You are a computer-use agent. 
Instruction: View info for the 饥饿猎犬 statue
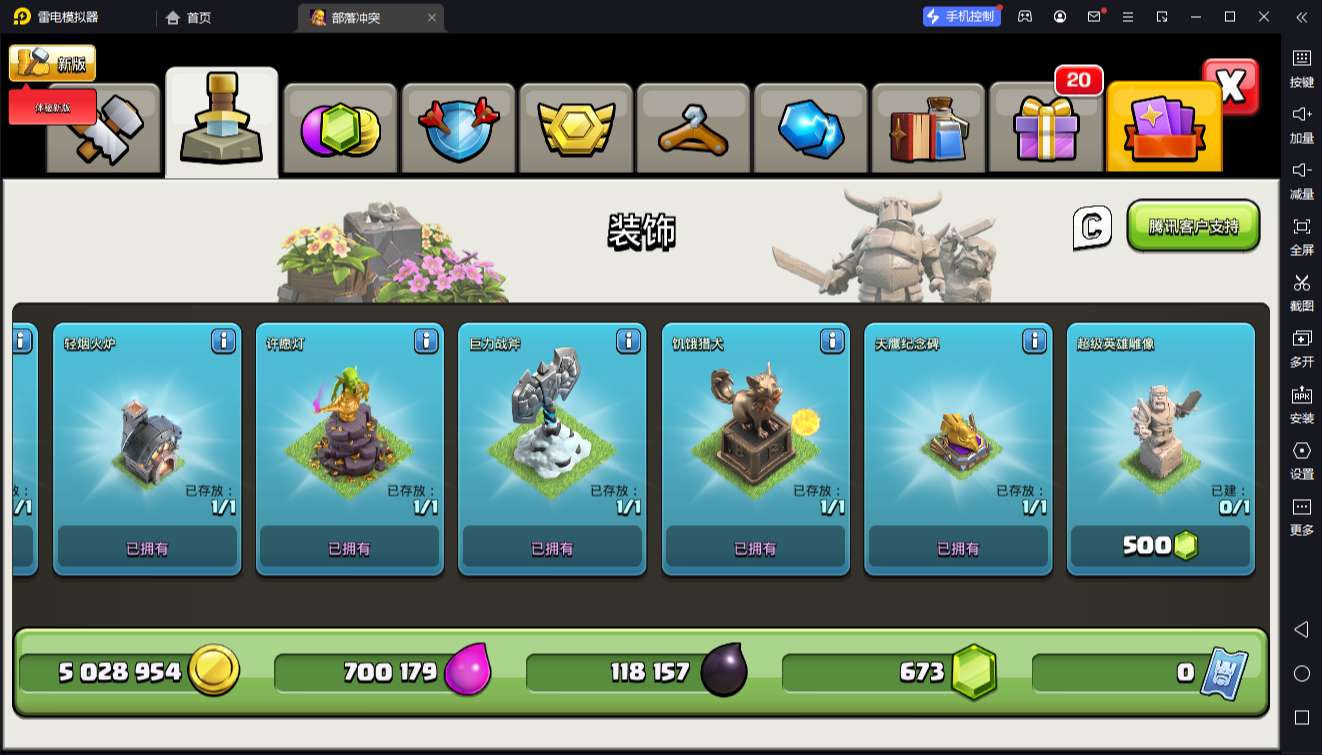click(832, 342)
